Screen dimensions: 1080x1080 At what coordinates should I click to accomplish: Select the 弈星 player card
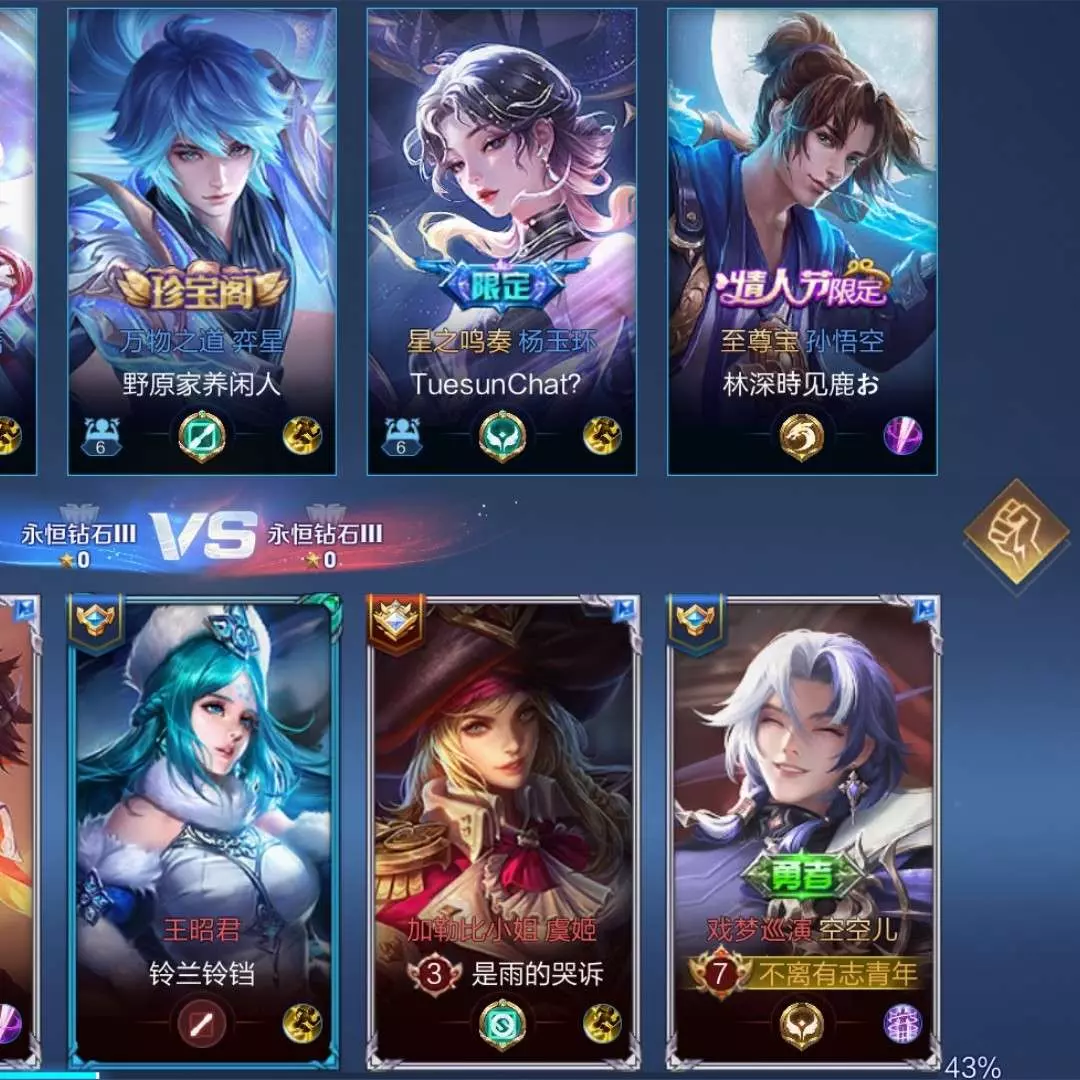tap(202, 240)
